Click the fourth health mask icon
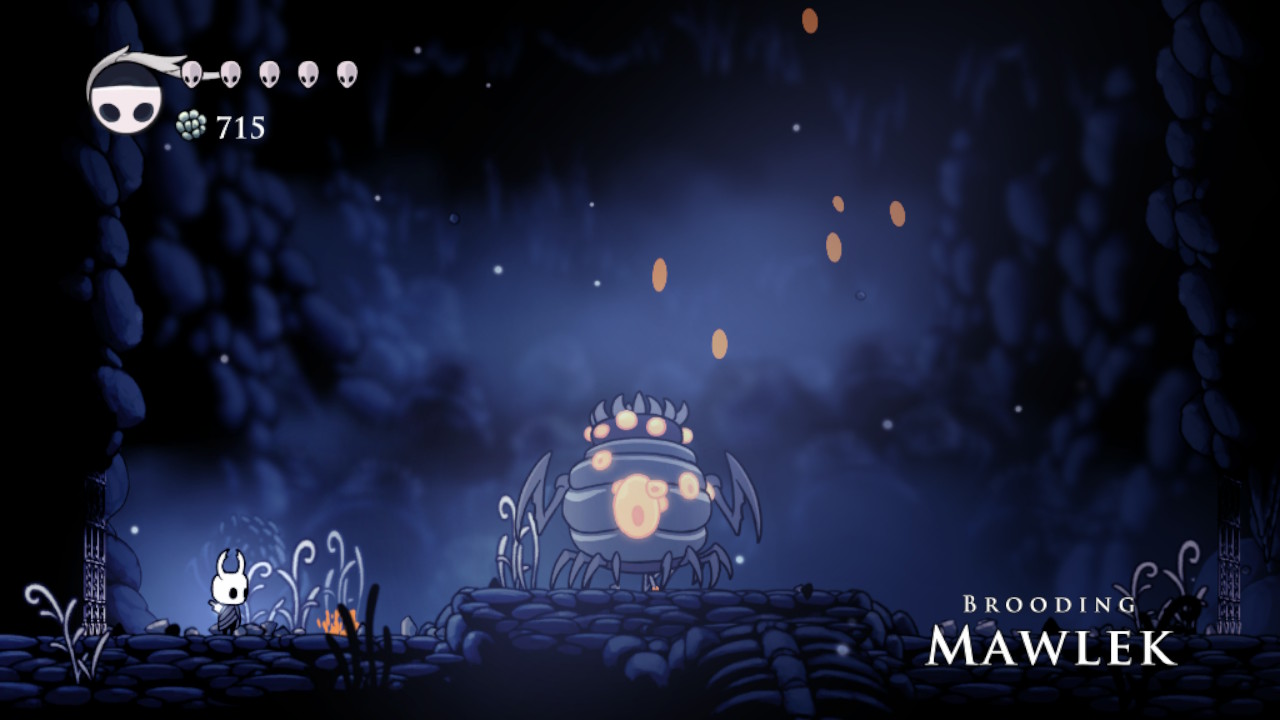Viewport: 1280px width, 720px height. pos(310,73)
